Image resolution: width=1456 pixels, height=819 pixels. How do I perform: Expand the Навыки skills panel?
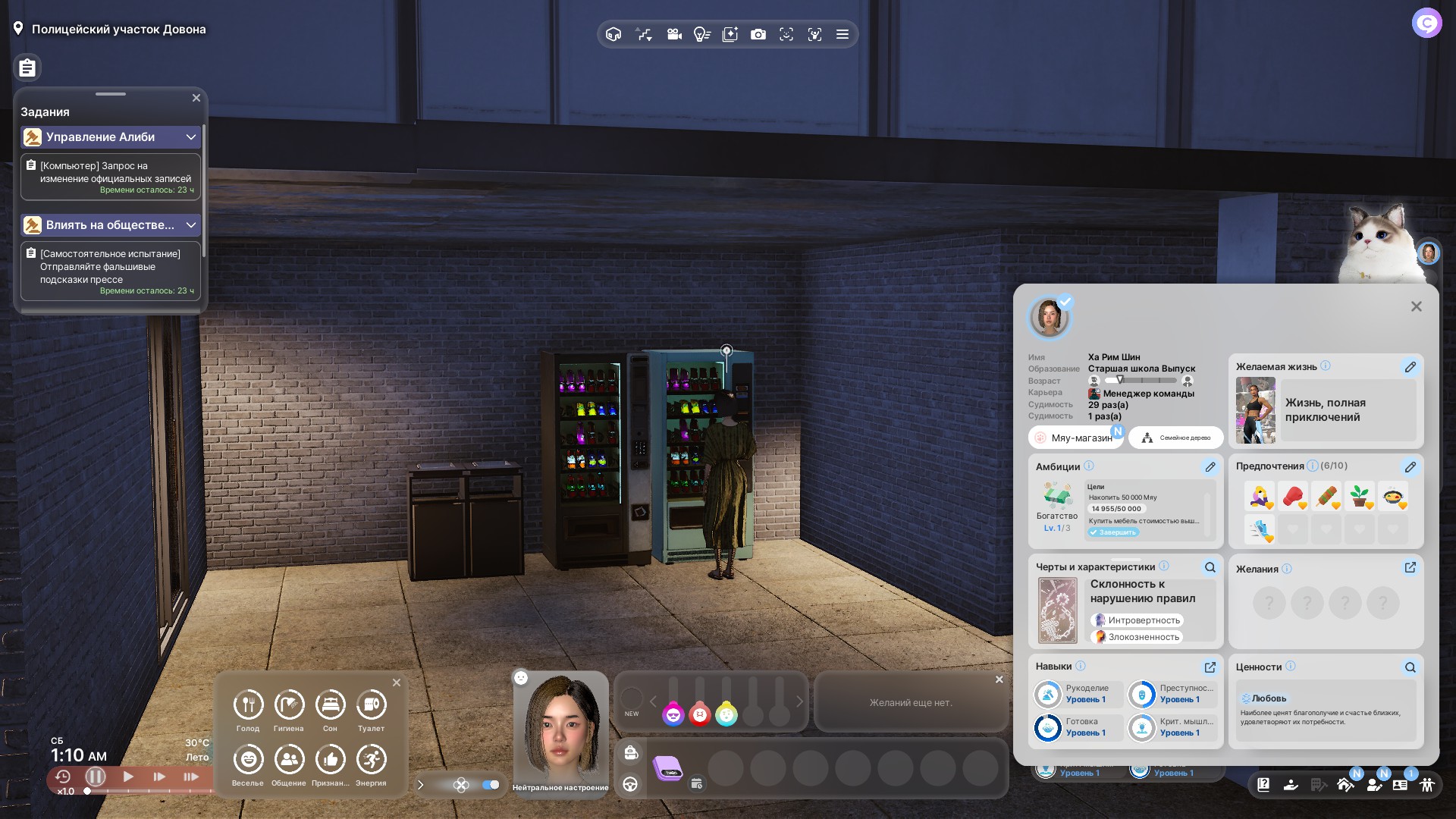click(x=1210, y=667)
